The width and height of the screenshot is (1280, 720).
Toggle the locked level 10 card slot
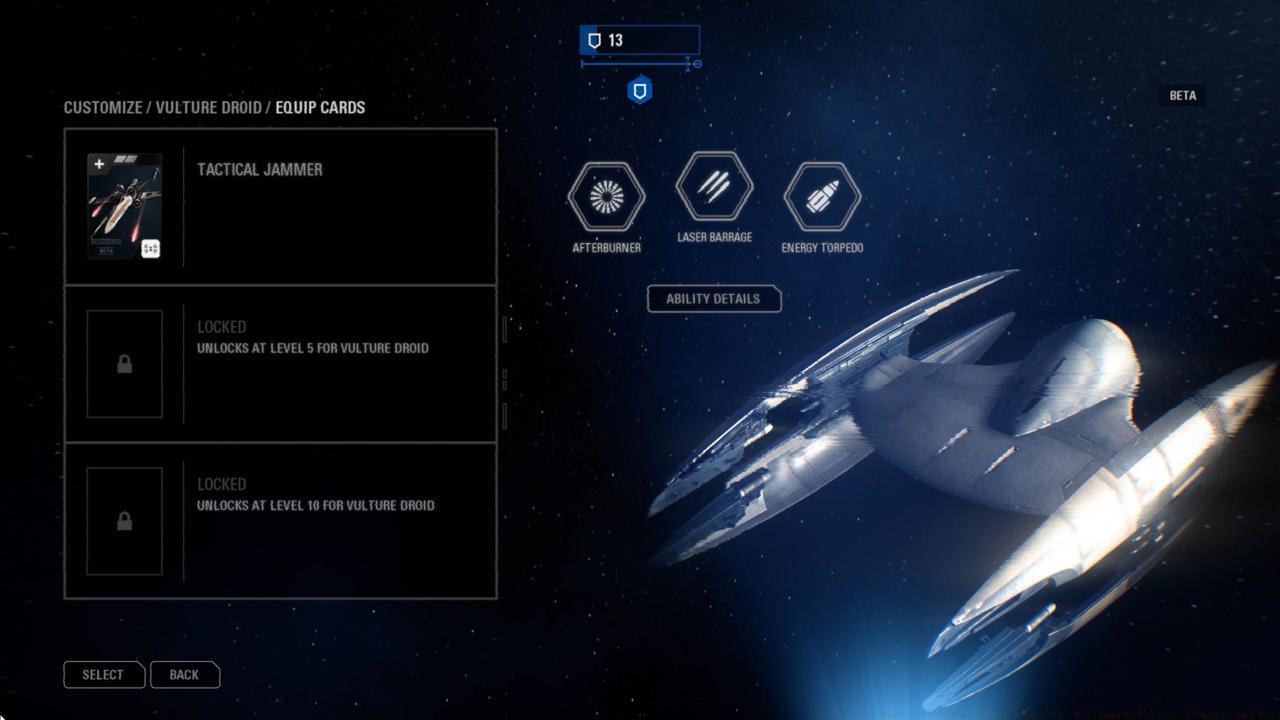click(x=280, y=520)
